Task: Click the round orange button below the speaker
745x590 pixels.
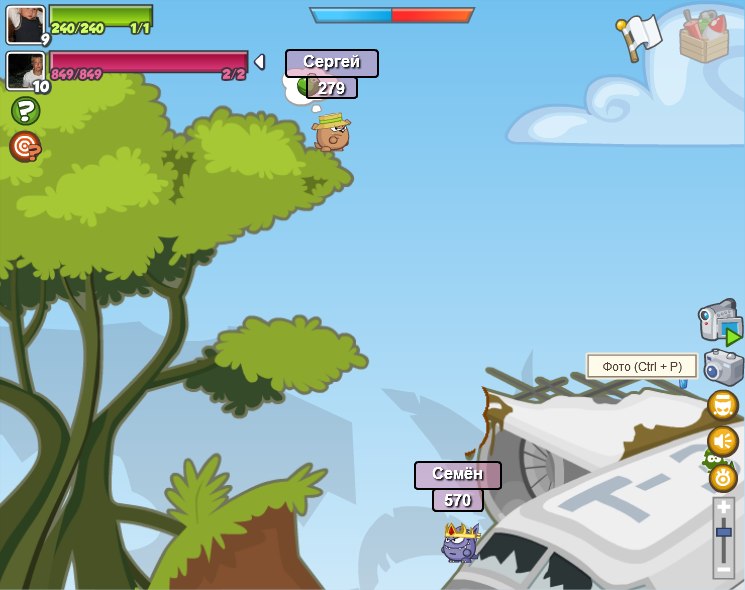Action: pyautogui.click(x=723, y=477)
